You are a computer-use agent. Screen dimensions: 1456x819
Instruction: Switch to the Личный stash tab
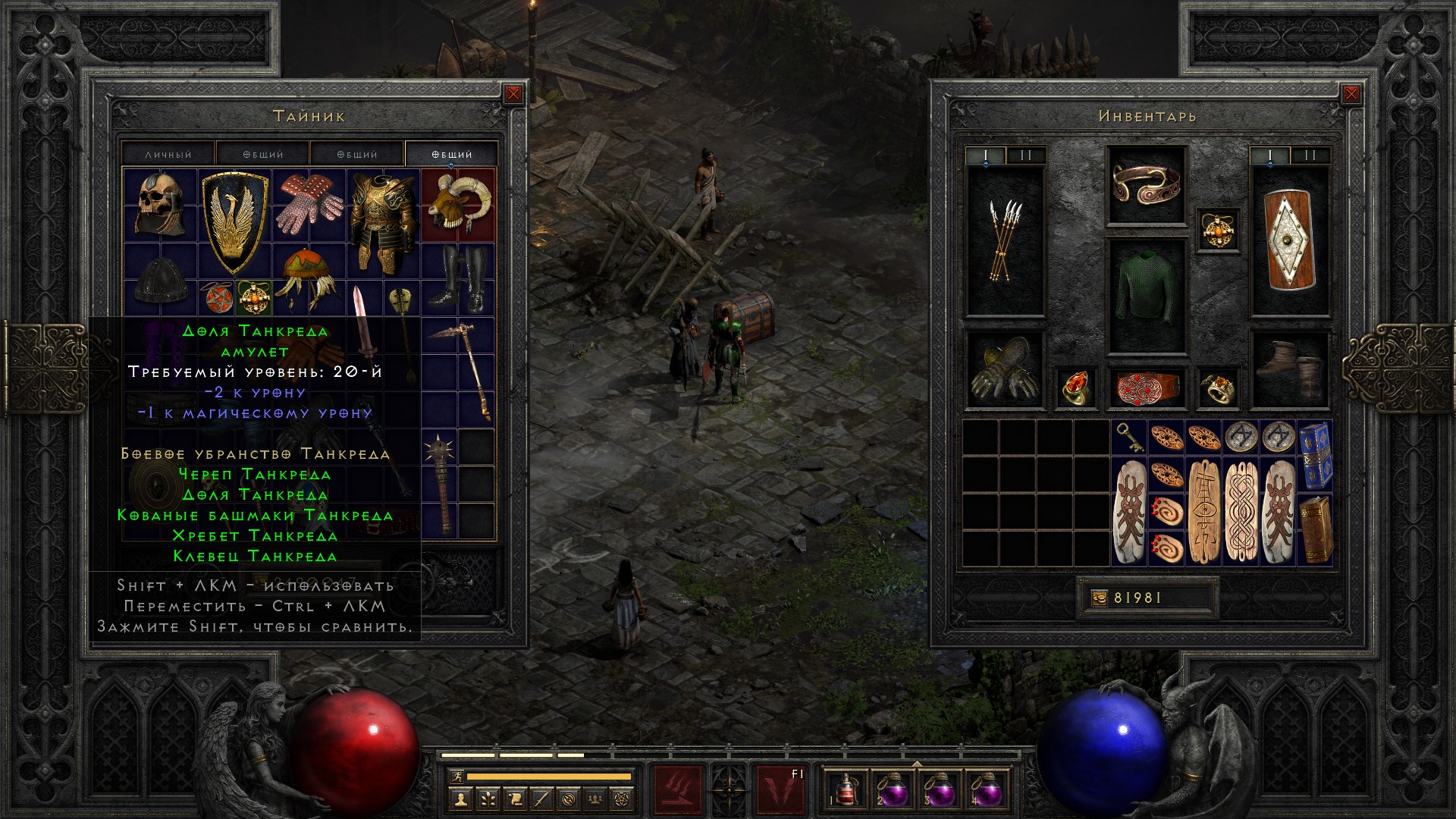168,154
